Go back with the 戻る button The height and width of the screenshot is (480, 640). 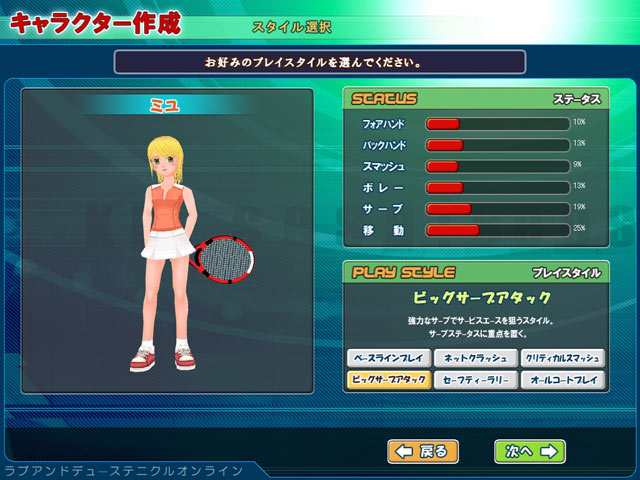click(423, 451)
